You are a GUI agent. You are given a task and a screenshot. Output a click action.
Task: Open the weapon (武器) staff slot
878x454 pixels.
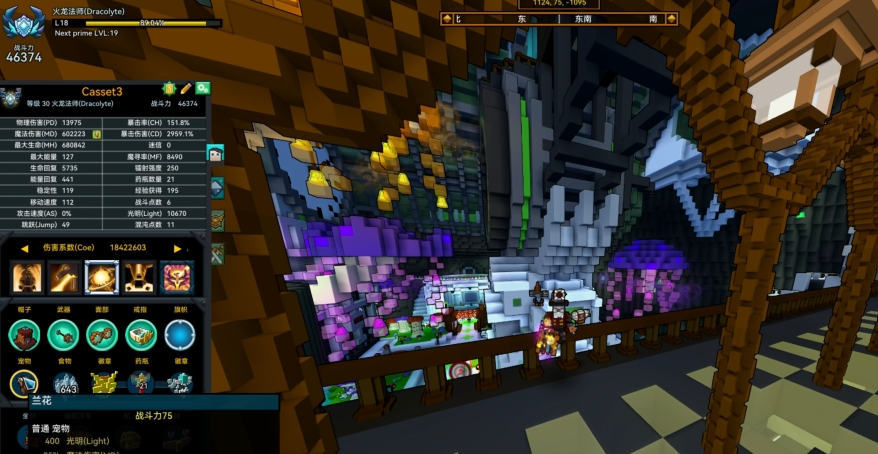63,334
